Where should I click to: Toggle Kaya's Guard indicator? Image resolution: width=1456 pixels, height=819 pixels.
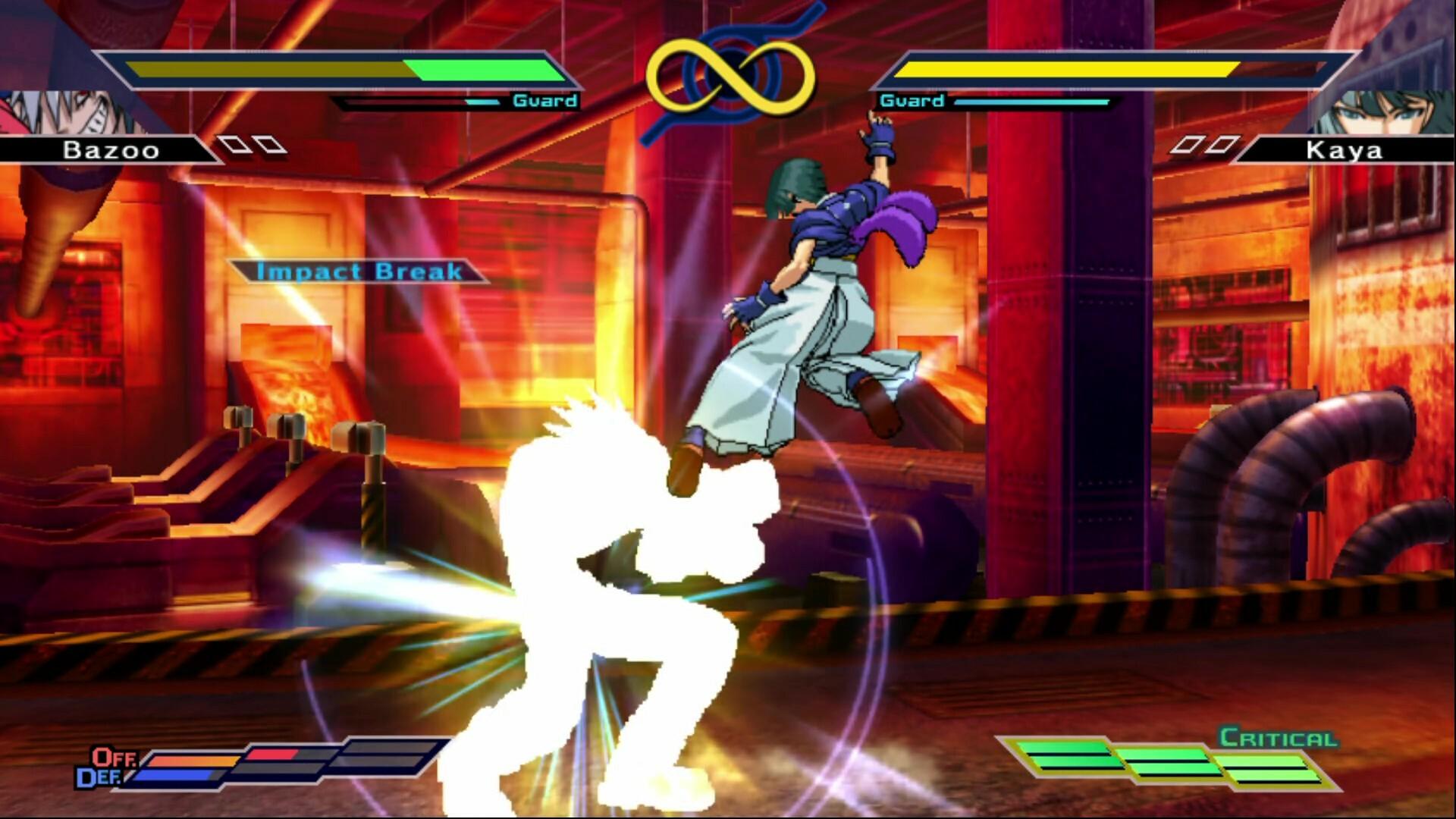(911, 99)
